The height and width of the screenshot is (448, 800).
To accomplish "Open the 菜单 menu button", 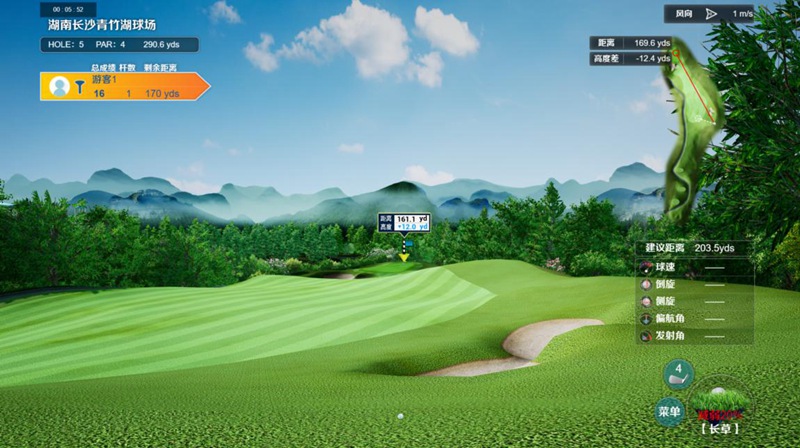I will [x=669, y=411].
